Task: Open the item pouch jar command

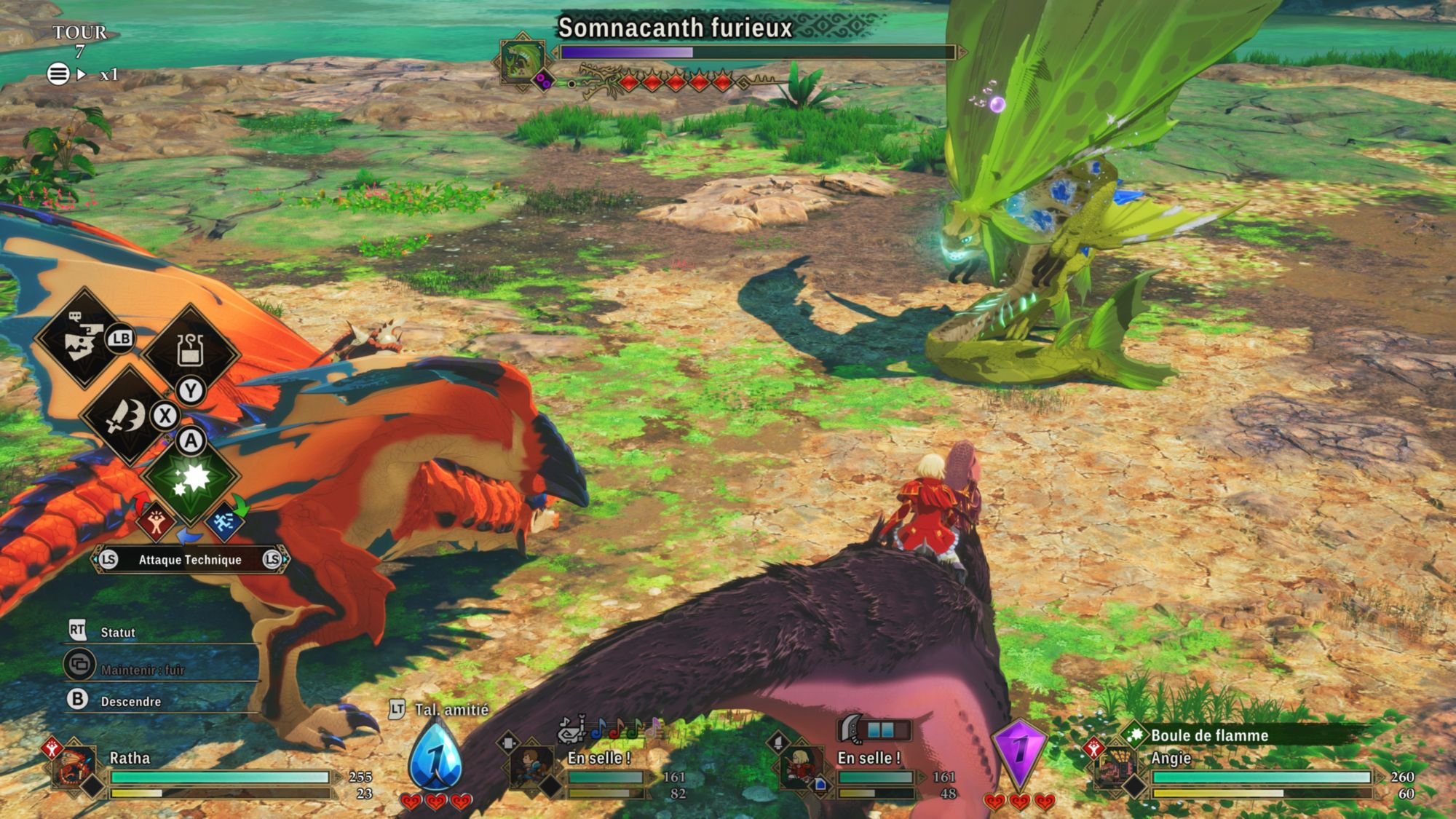Action: point(190,351)
